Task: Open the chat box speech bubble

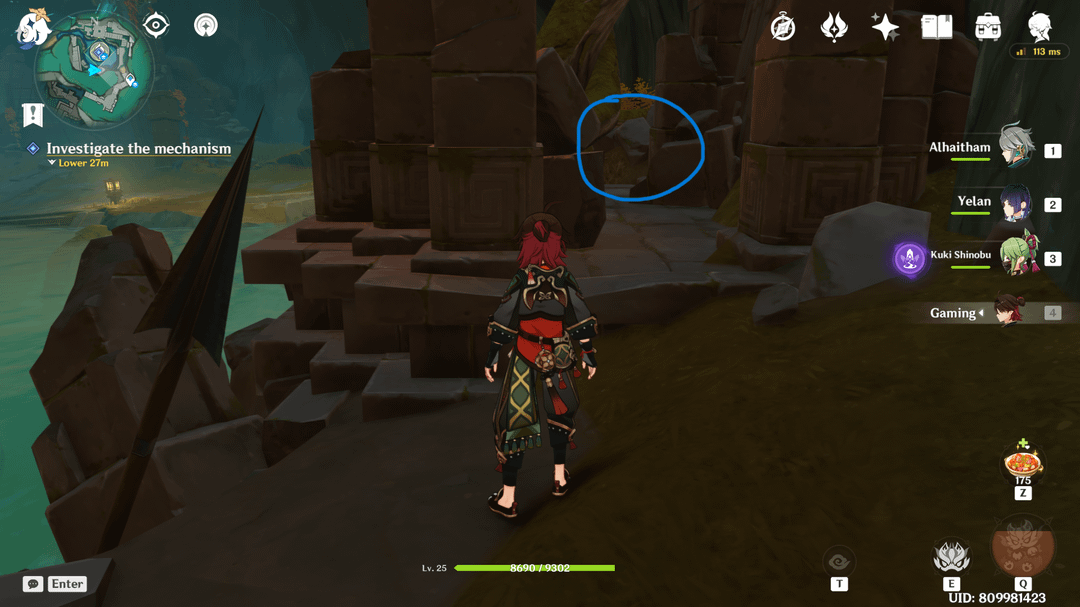Action: tap(33, 584)
